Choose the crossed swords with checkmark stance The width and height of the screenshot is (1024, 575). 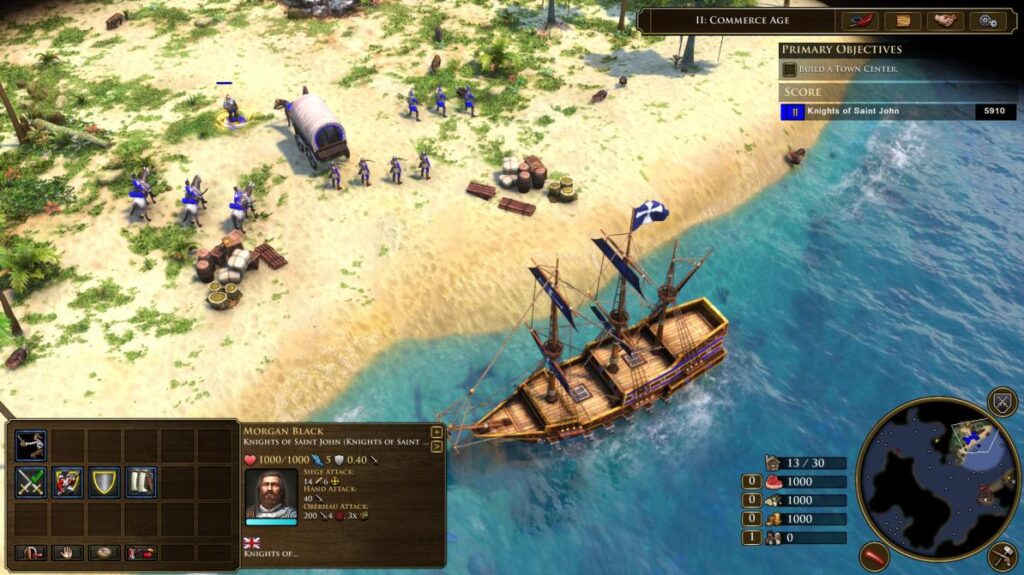point(31,483)
